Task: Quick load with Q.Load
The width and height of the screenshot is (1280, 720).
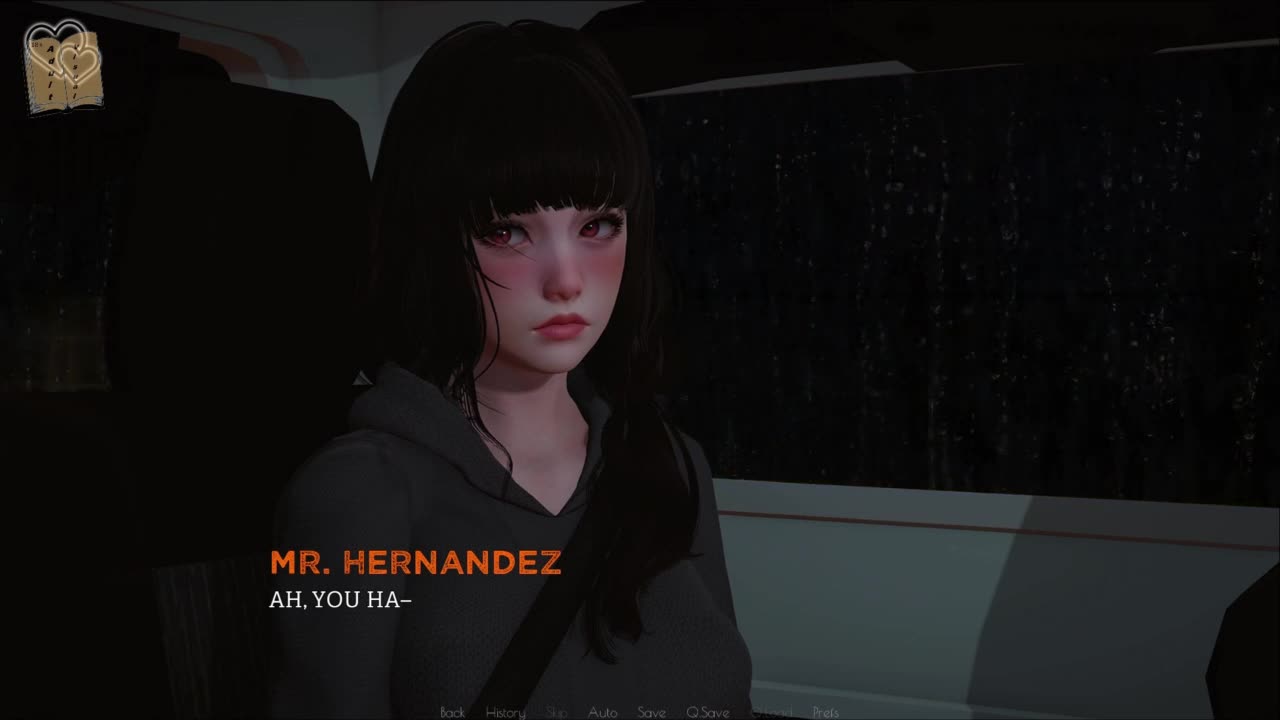Action: click(770, 712)
